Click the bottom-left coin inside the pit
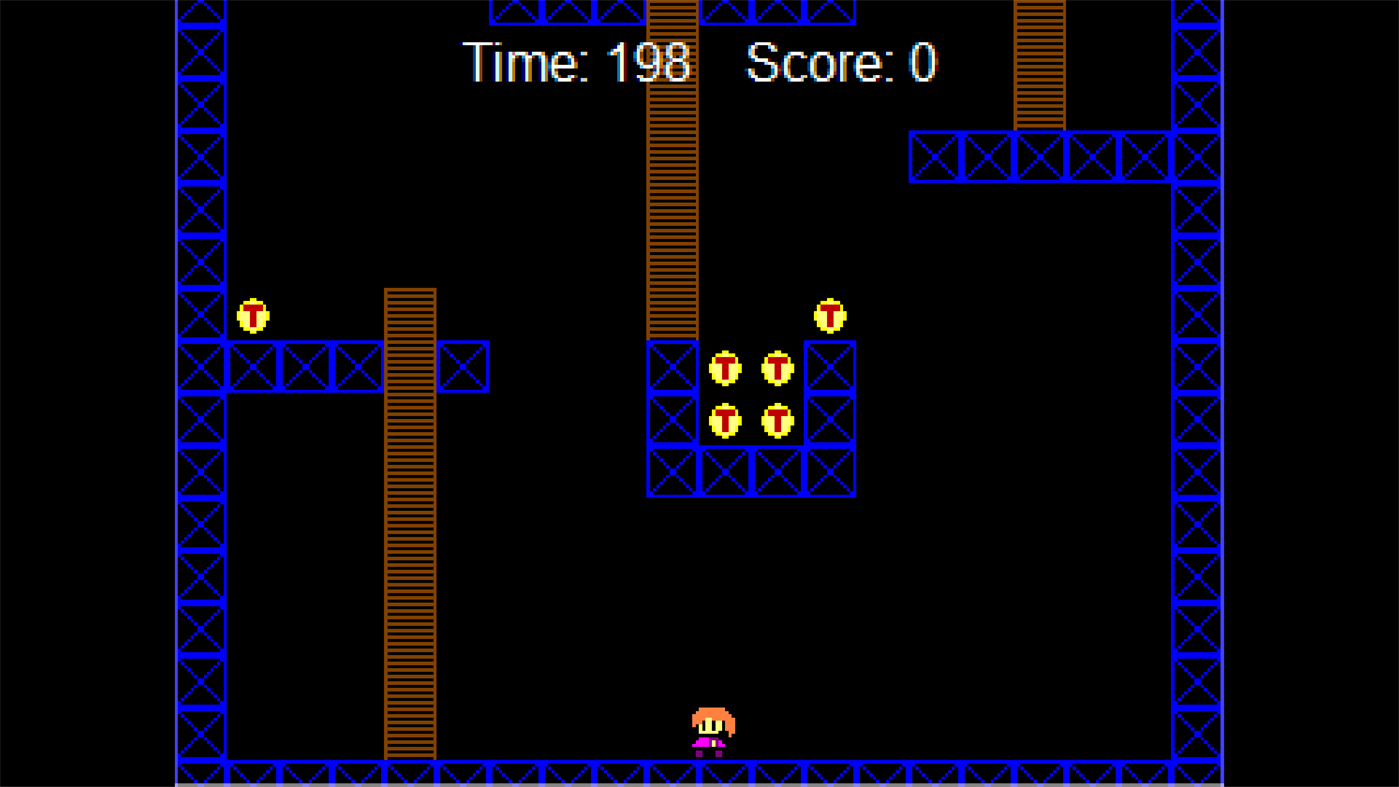The width and height of the screenshot is (1399, 787). [726, 420]
